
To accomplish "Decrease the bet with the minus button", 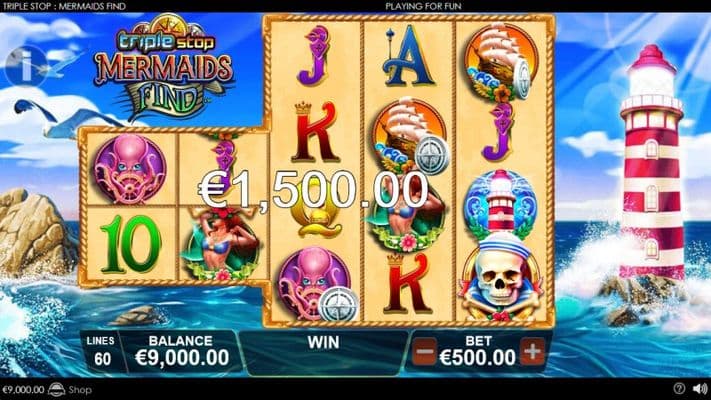I will tap(425, 351).
